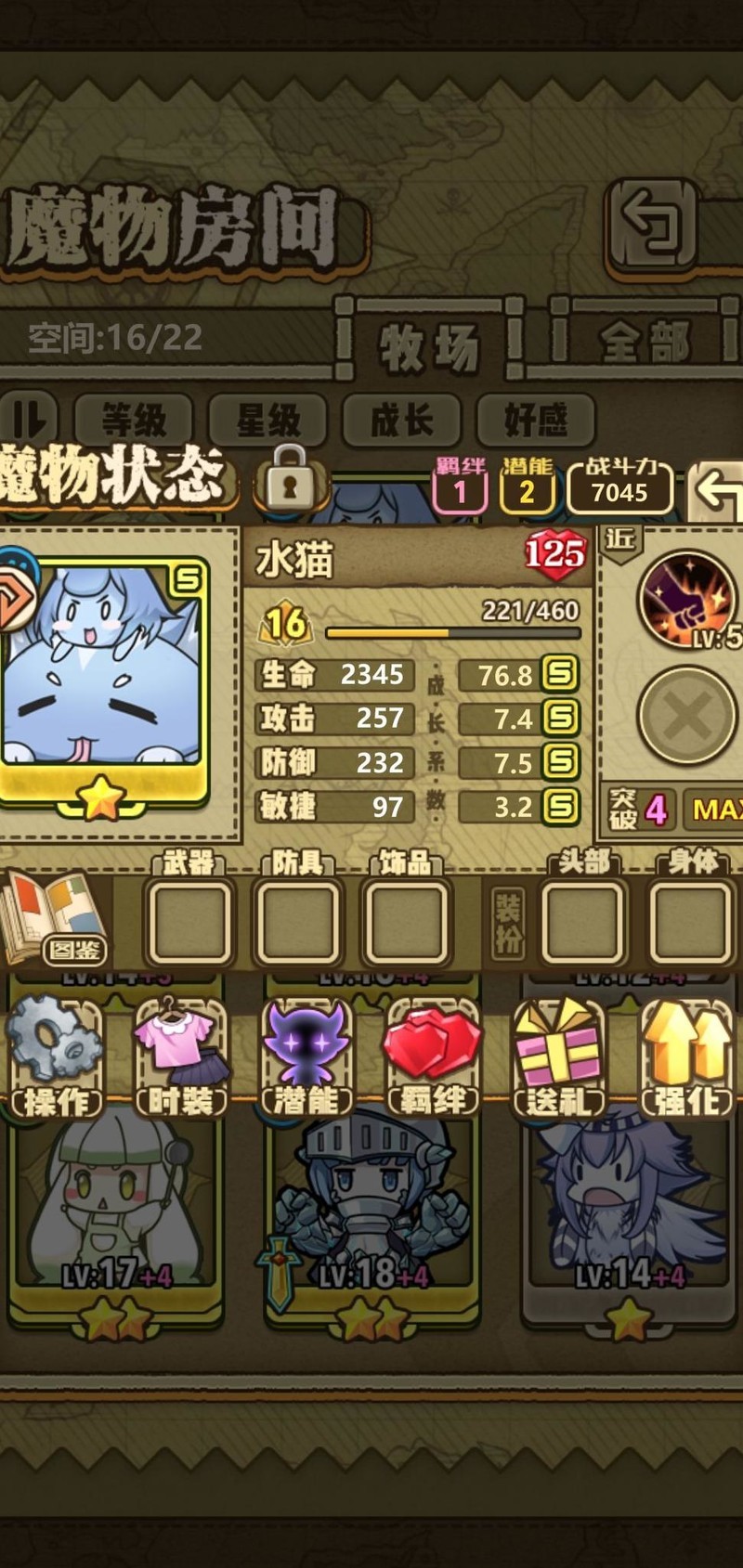Switch to the 牧场 tab
743x1568 pixels.
click(429, 344)
